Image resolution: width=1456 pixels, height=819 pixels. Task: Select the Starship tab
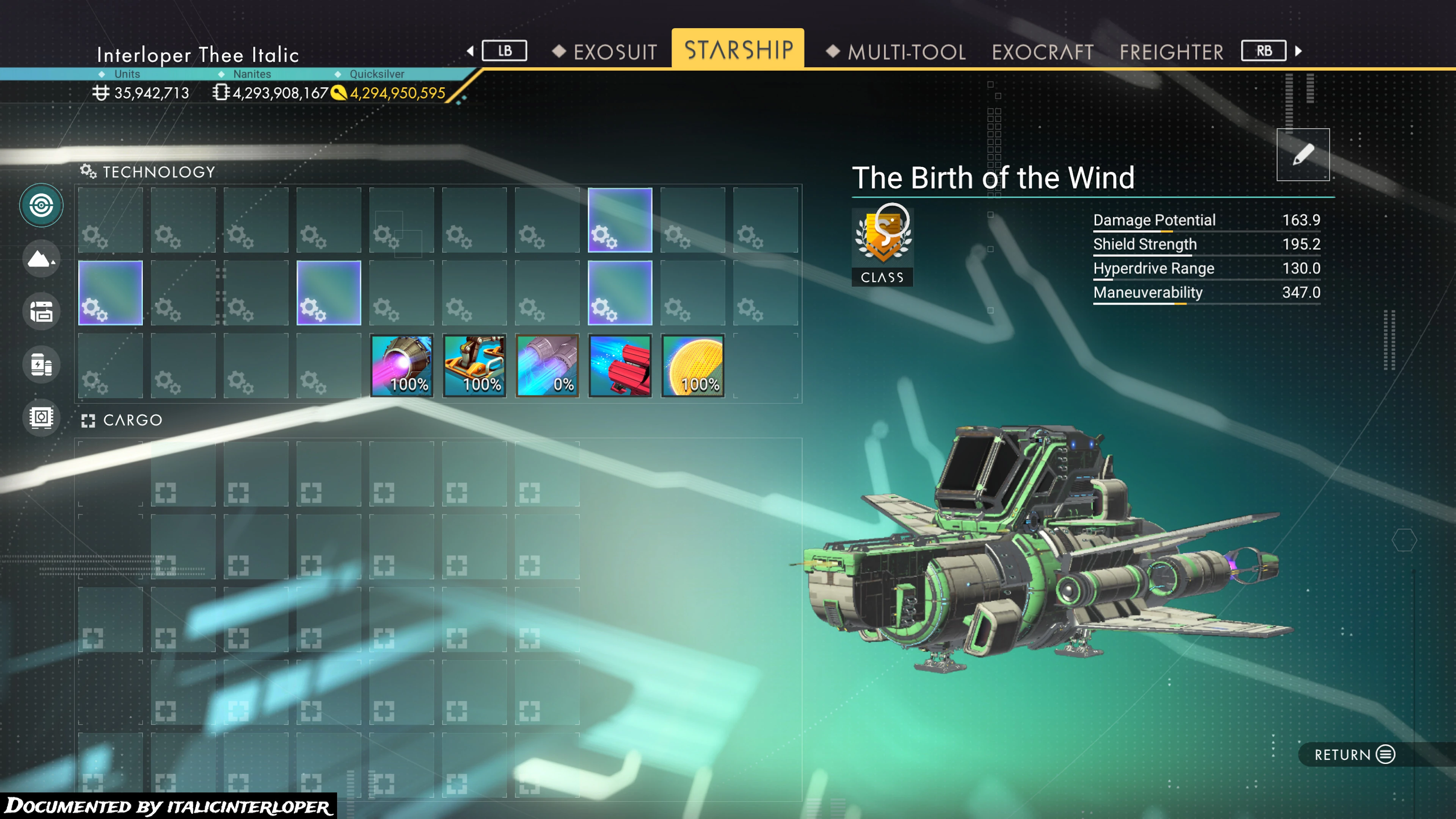click(x=738, y=50)
